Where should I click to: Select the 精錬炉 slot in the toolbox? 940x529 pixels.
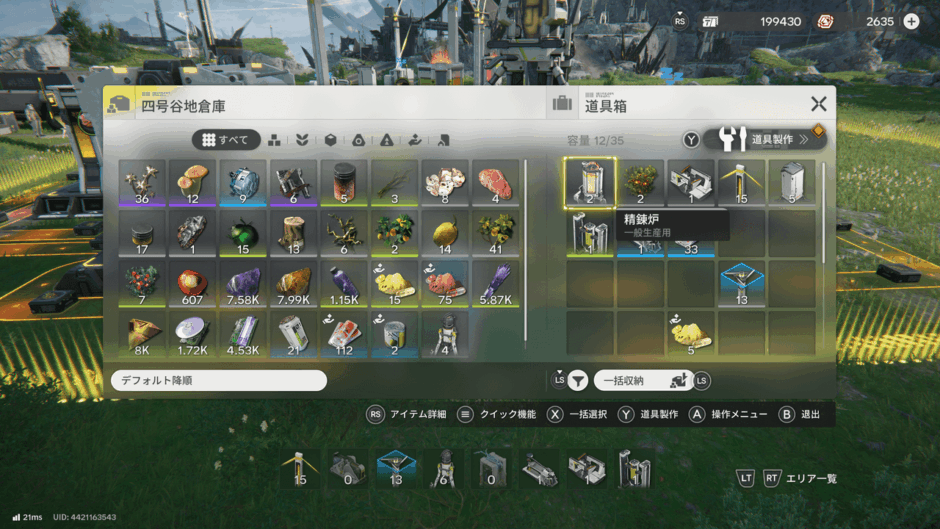[590, 183]
